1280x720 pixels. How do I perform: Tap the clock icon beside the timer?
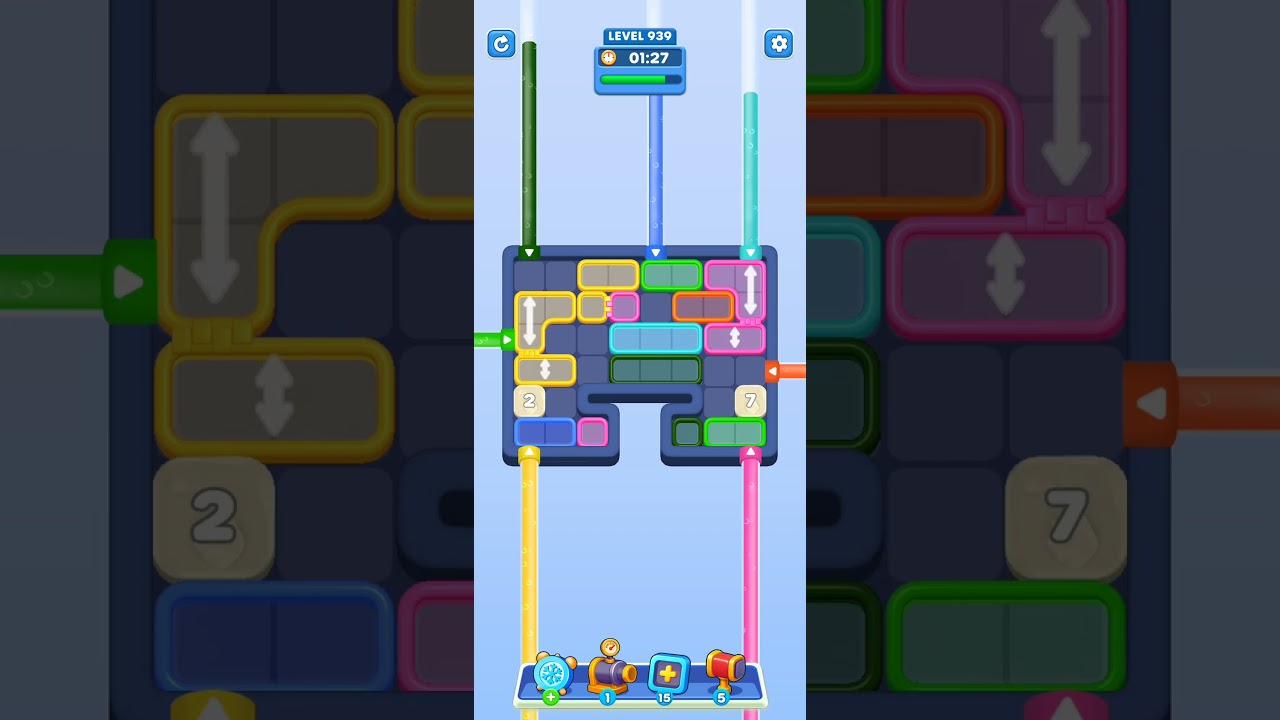pos(607,58)
